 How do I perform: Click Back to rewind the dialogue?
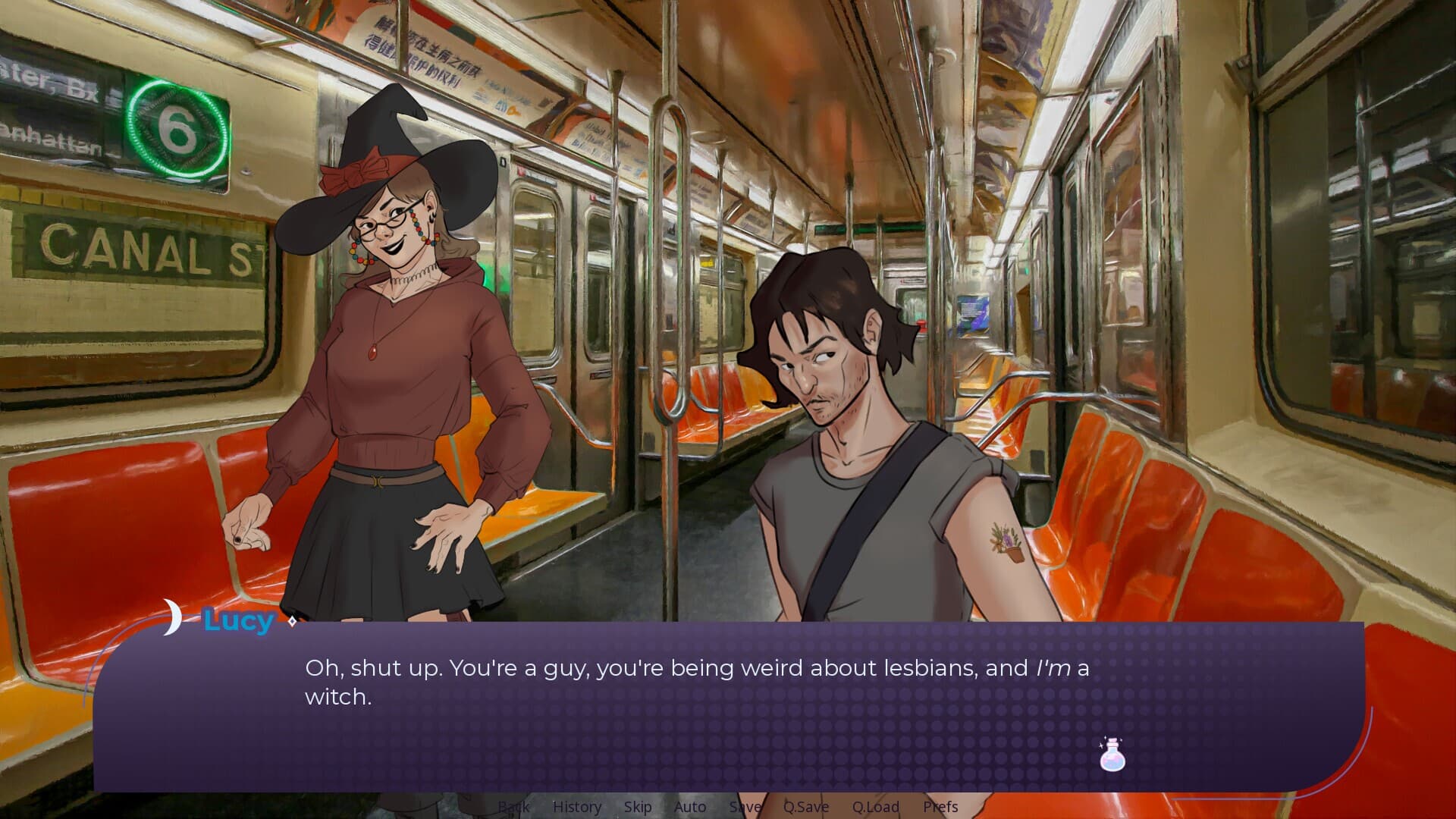tap(513, 807)
